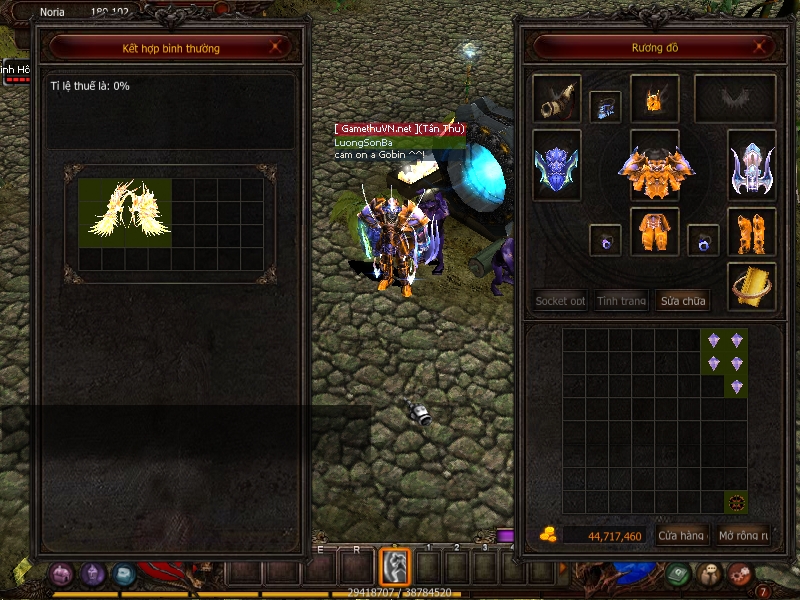Open the Cửa hàng shop button
The width and height of the screenshot is (800, 600).
pos(682,536)
